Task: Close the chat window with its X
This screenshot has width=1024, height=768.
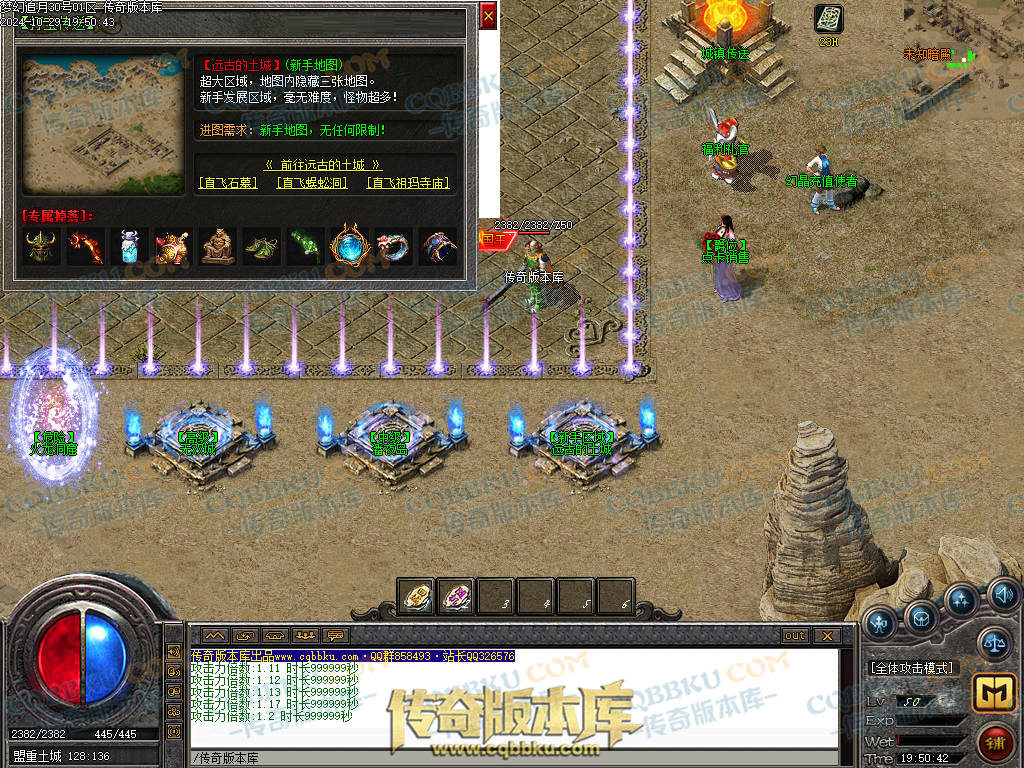Action: click(x=826, y=636)
